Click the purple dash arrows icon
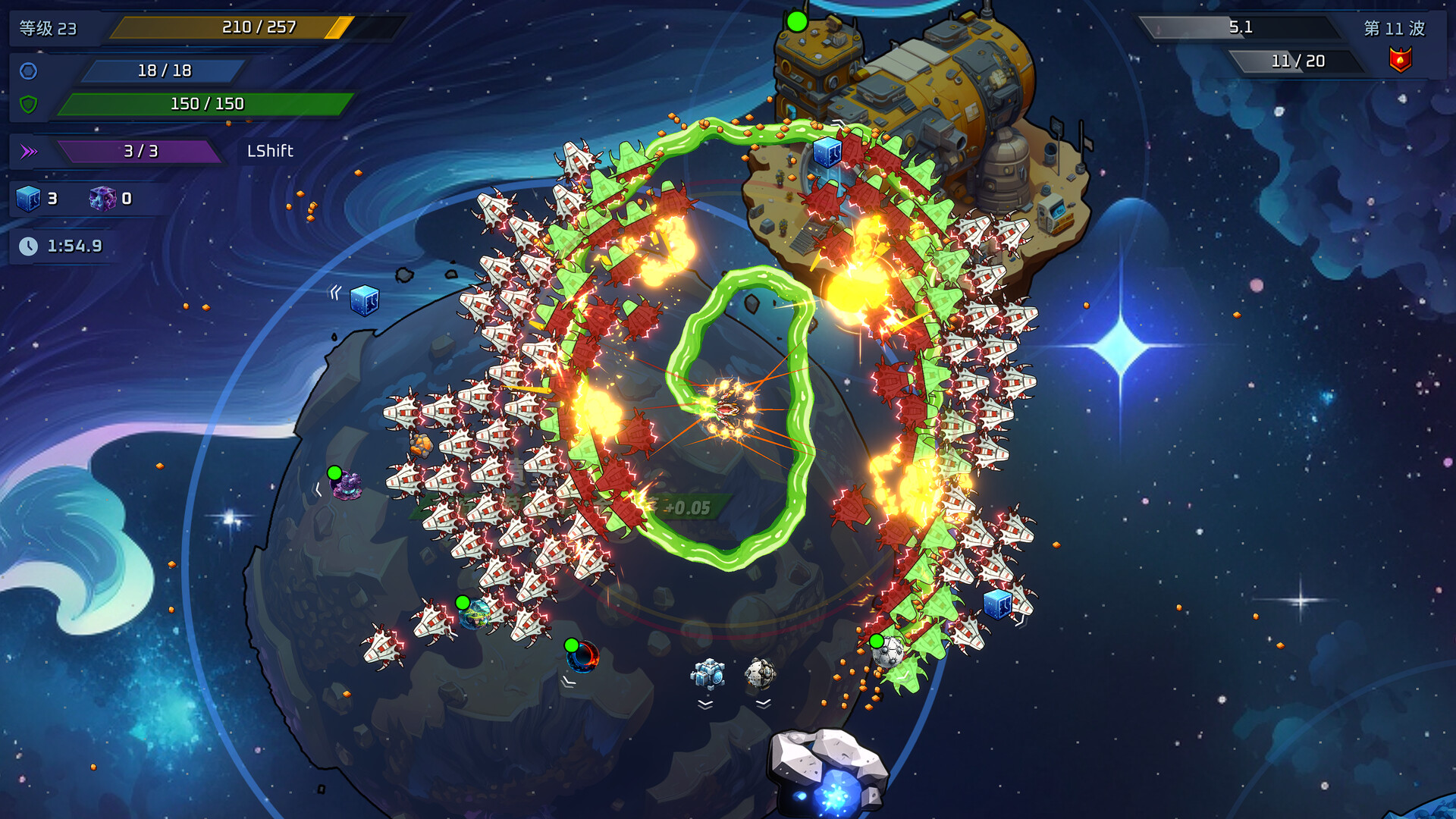The height and width of the screenshot is (819, 1456). click(29, 152)
